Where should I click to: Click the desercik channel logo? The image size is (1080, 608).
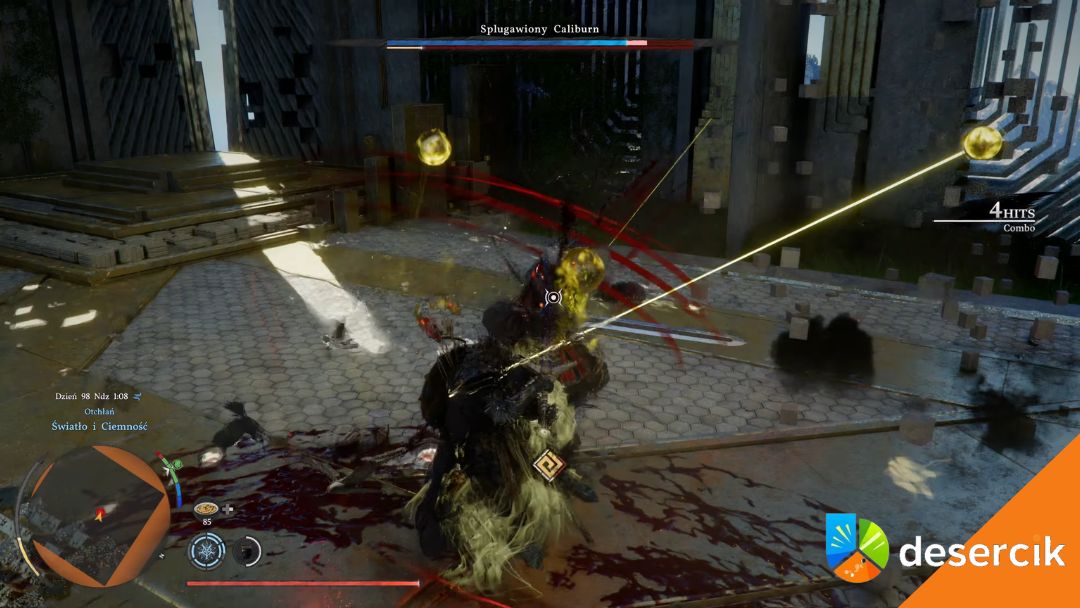(857, 547)
